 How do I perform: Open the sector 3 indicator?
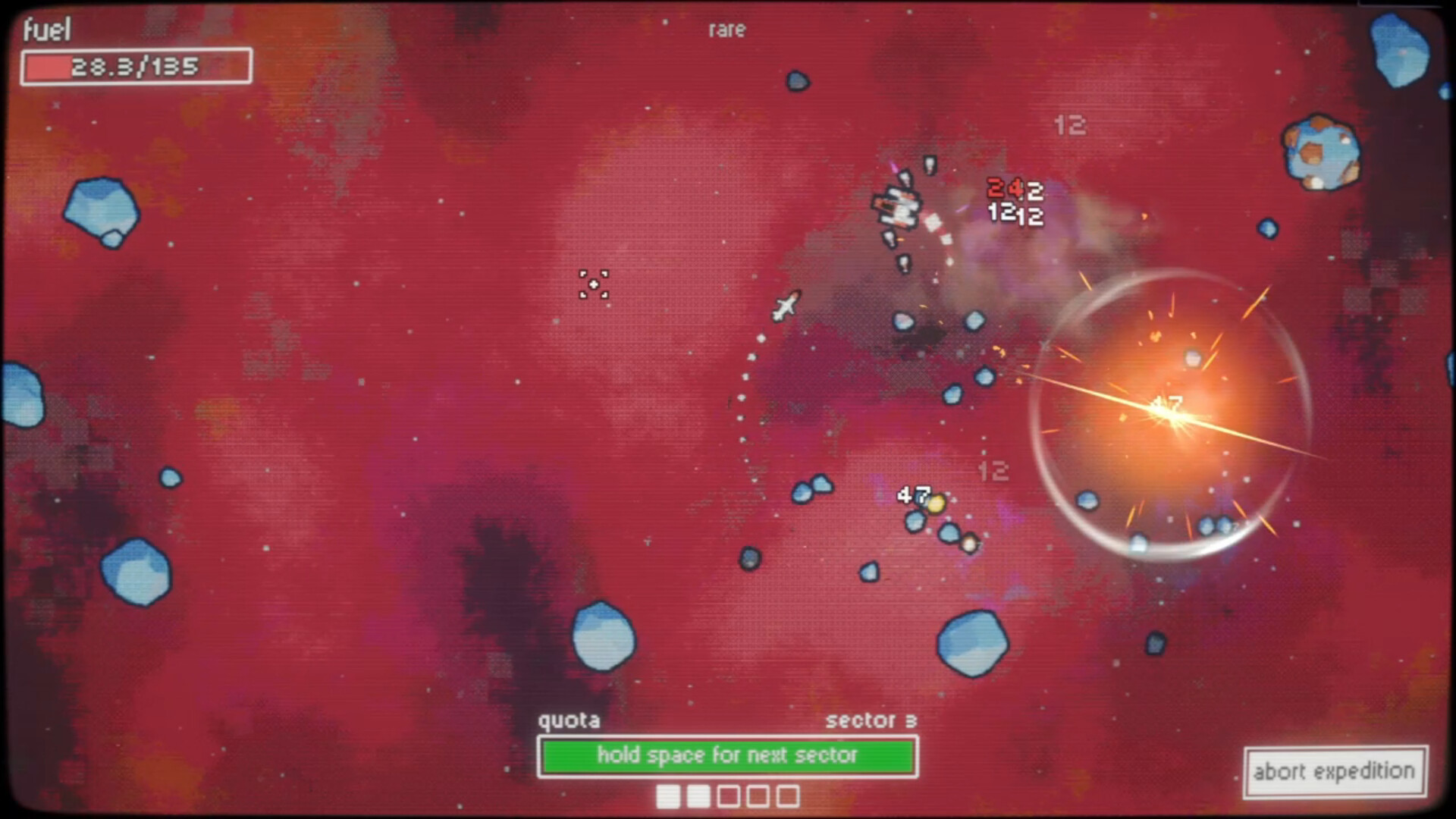click(x=871, y=721)
